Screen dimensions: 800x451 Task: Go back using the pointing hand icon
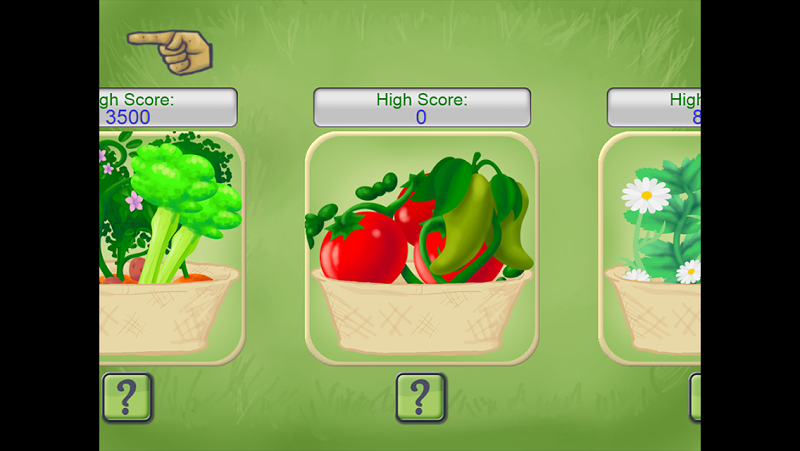tap(169, 50)
